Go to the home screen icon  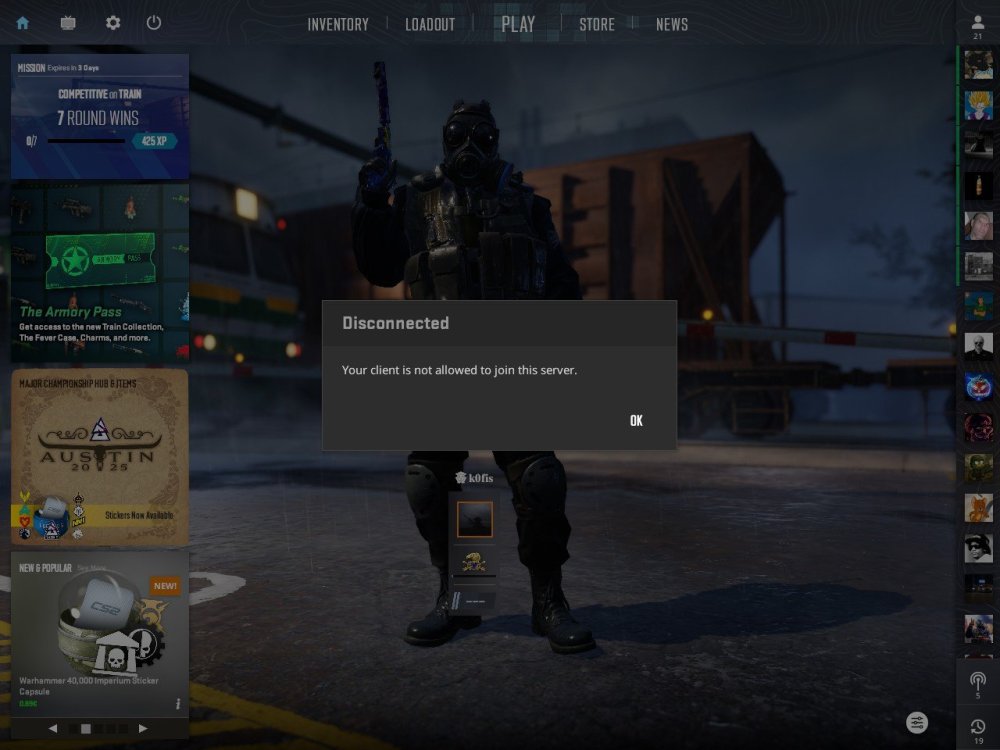tap(23, 23)
